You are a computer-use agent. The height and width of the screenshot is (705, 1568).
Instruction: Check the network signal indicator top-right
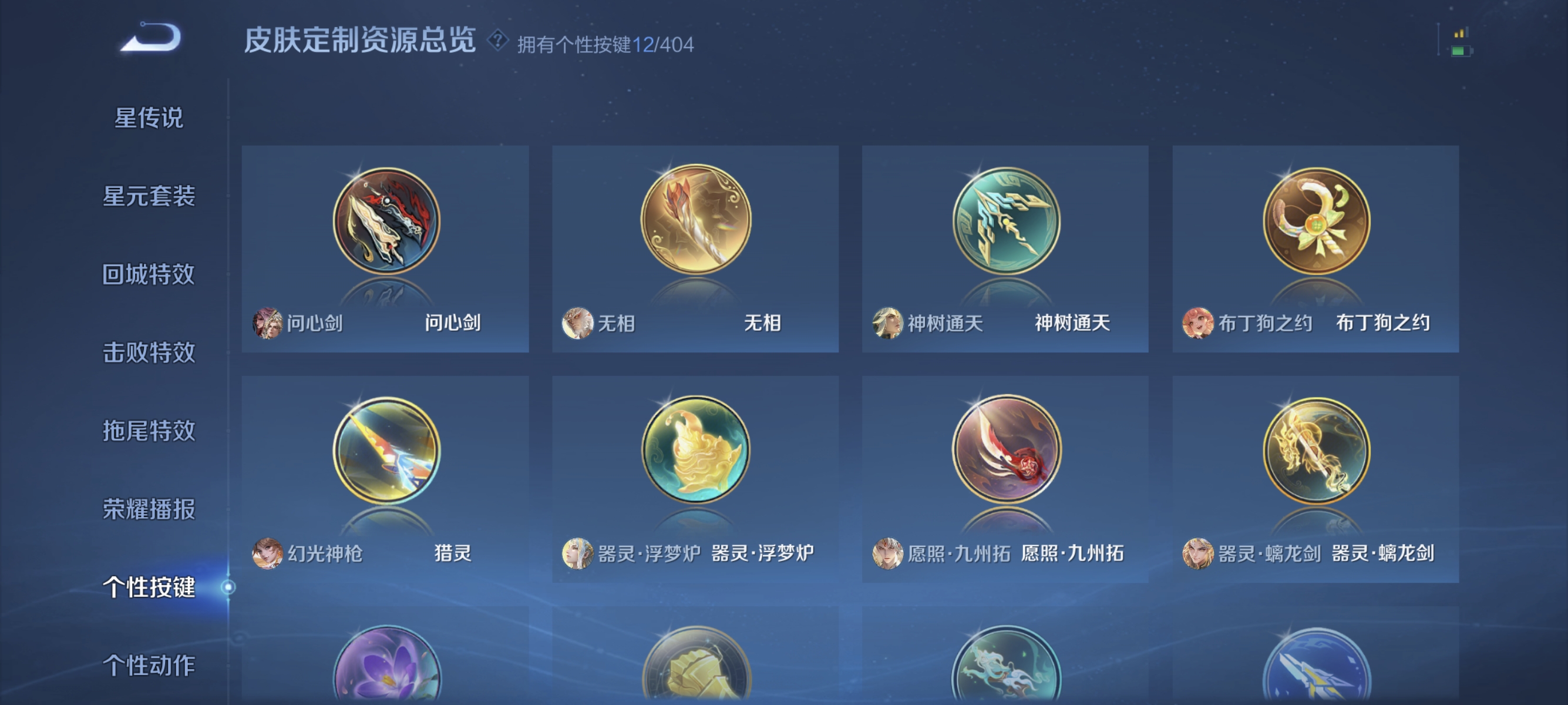click(x=1462, y=33)
